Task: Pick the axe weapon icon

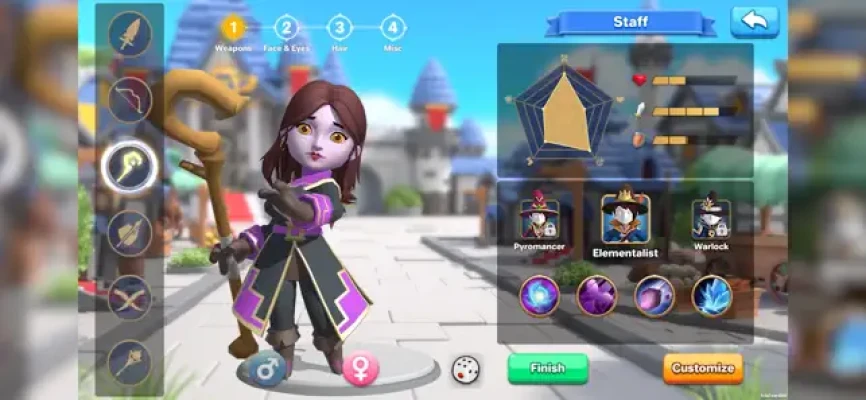Action: point(130,233)
